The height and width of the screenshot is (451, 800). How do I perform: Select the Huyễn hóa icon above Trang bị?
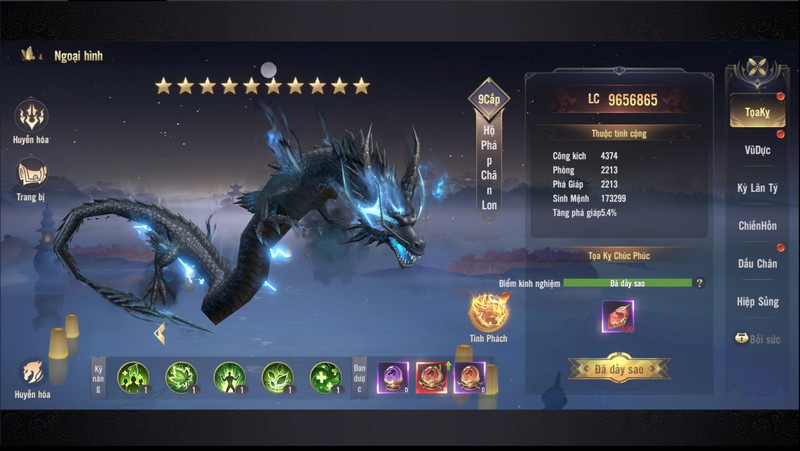coord(32,118)
